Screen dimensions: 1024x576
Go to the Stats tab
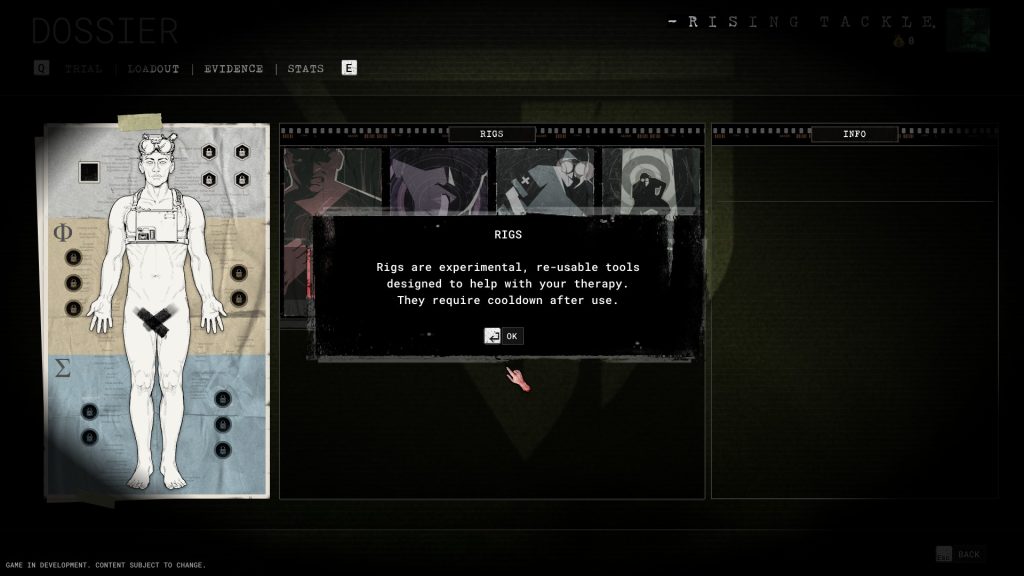305,69
